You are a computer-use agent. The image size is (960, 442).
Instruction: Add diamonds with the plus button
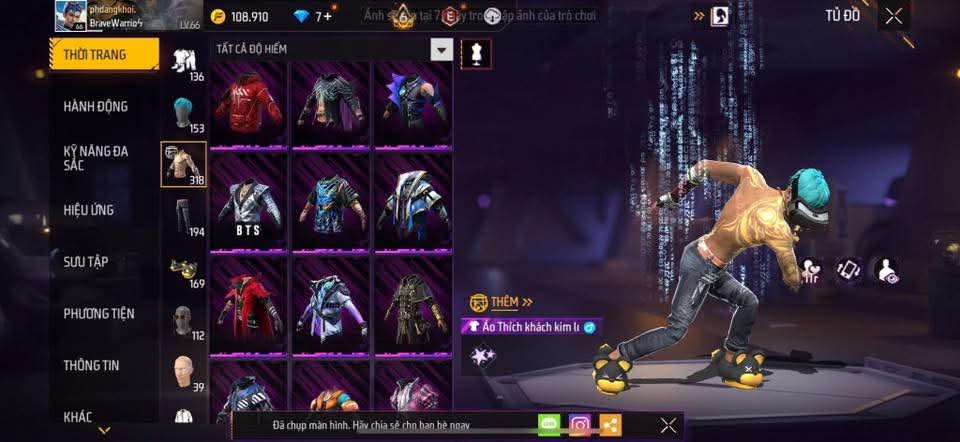[327, 16]
